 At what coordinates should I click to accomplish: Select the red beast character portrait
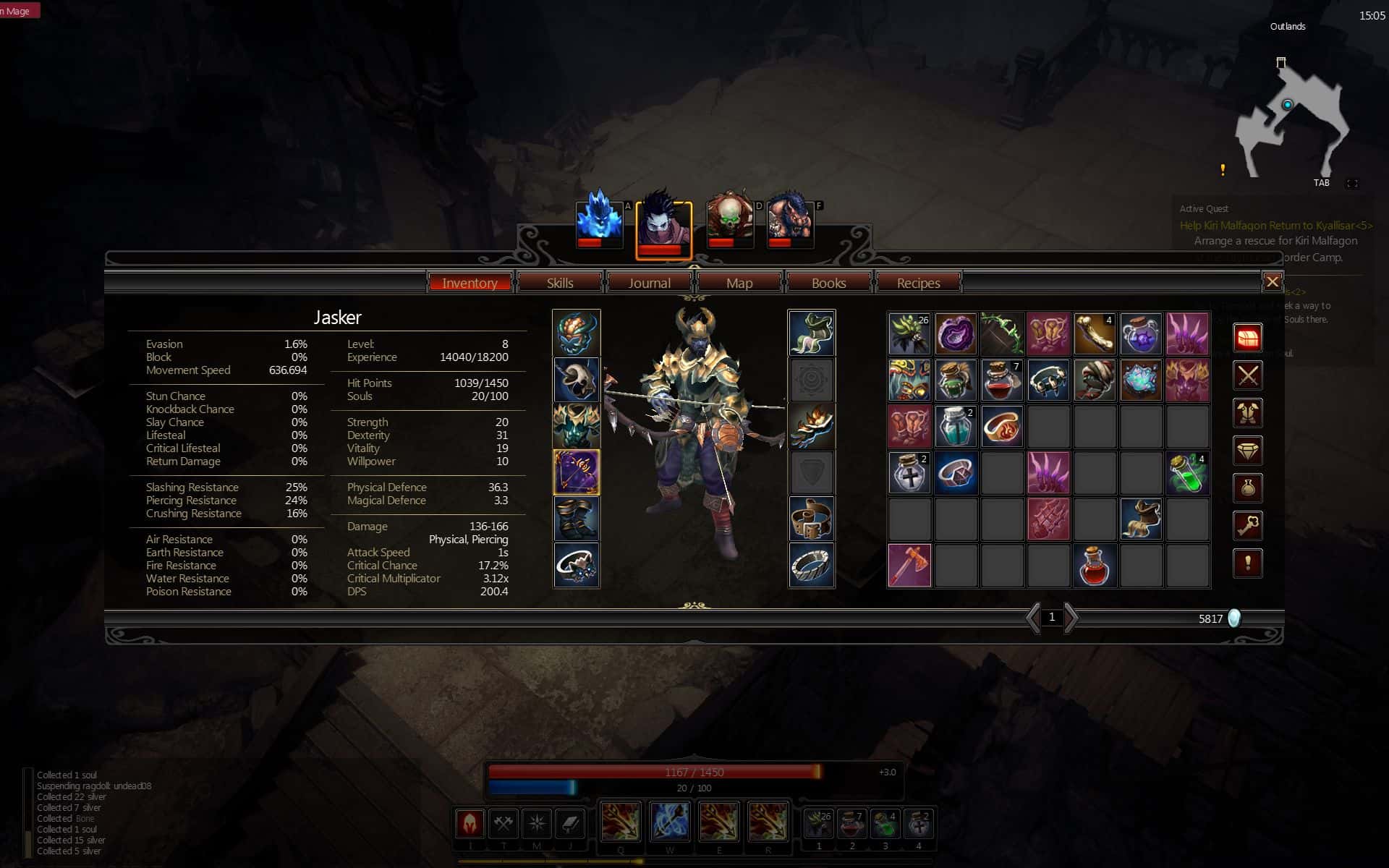(790, 219)
